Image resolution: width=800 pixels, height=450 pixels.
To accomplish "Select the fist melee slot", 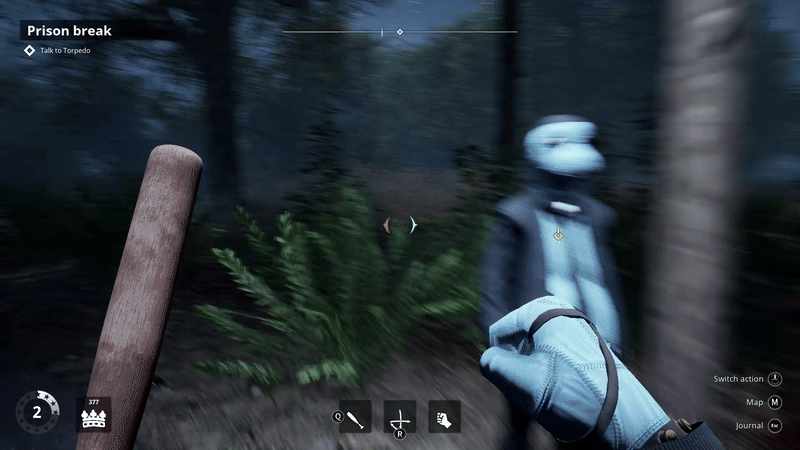I will coord(444,416).
